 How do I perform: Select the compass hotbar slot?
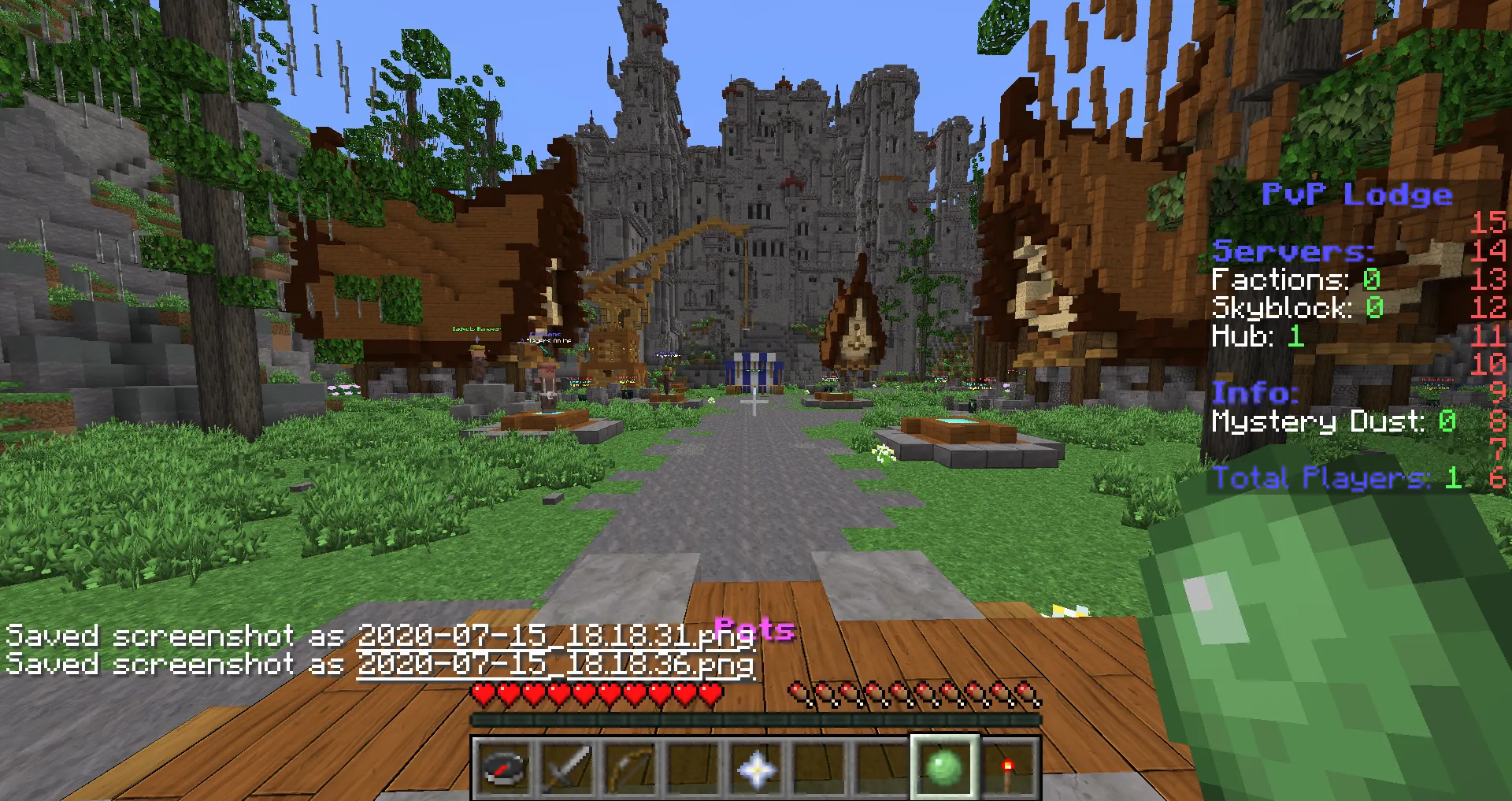(504, 768)
